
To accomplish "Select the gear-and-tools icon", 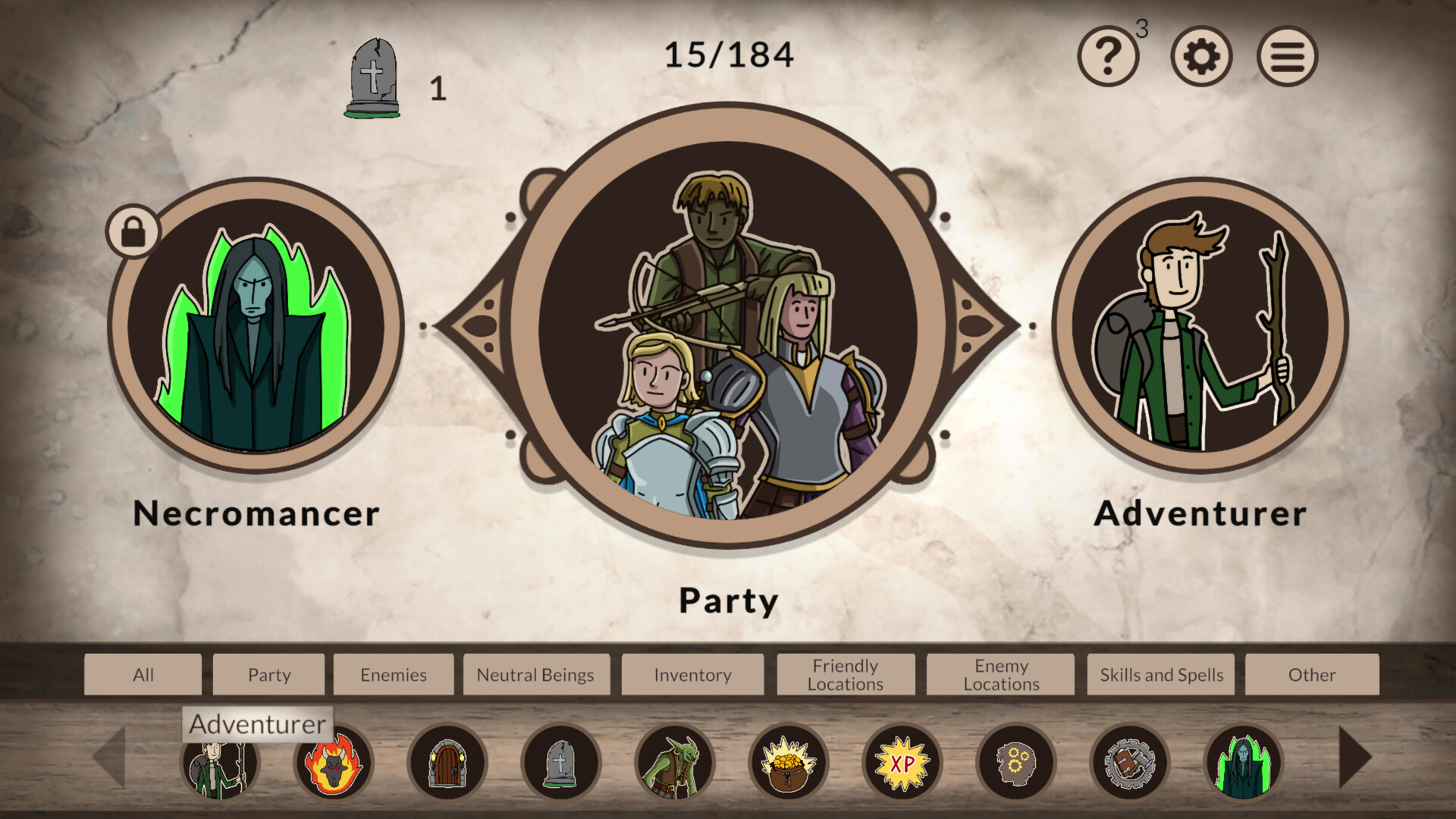I will pos(1130,762).
